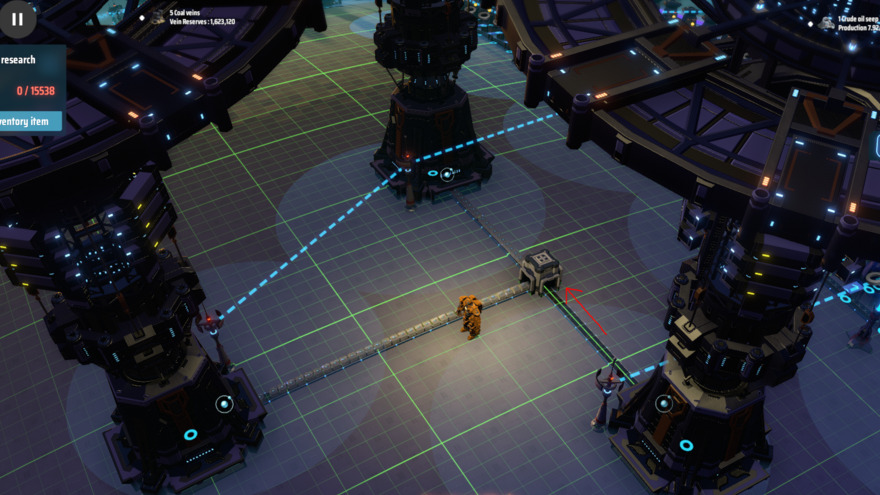
Task: Select the crude oil seep marker
Action: coord(827,22)
